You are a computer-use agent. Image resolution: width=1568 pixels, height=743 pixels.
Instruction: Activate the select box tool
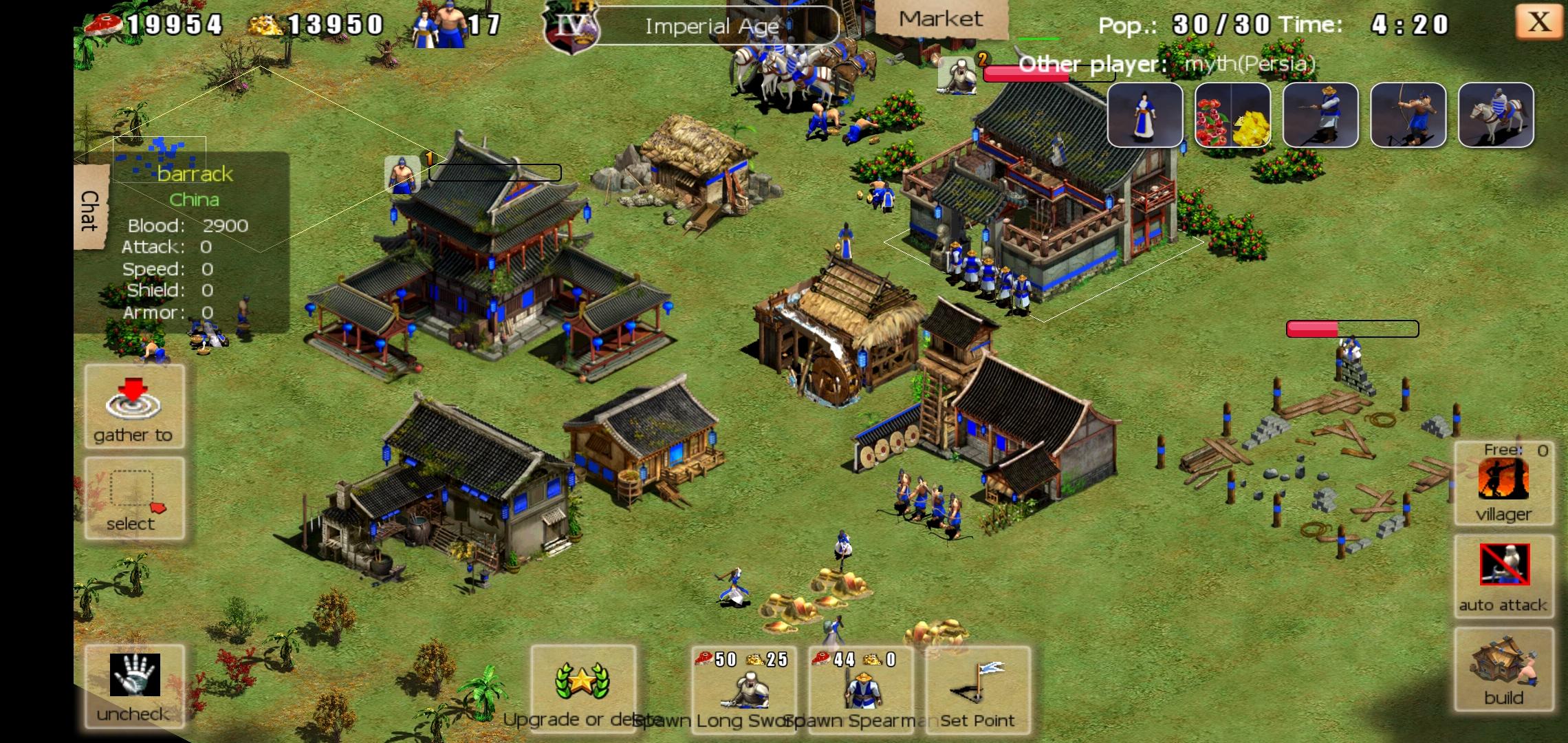pos(134,498)
